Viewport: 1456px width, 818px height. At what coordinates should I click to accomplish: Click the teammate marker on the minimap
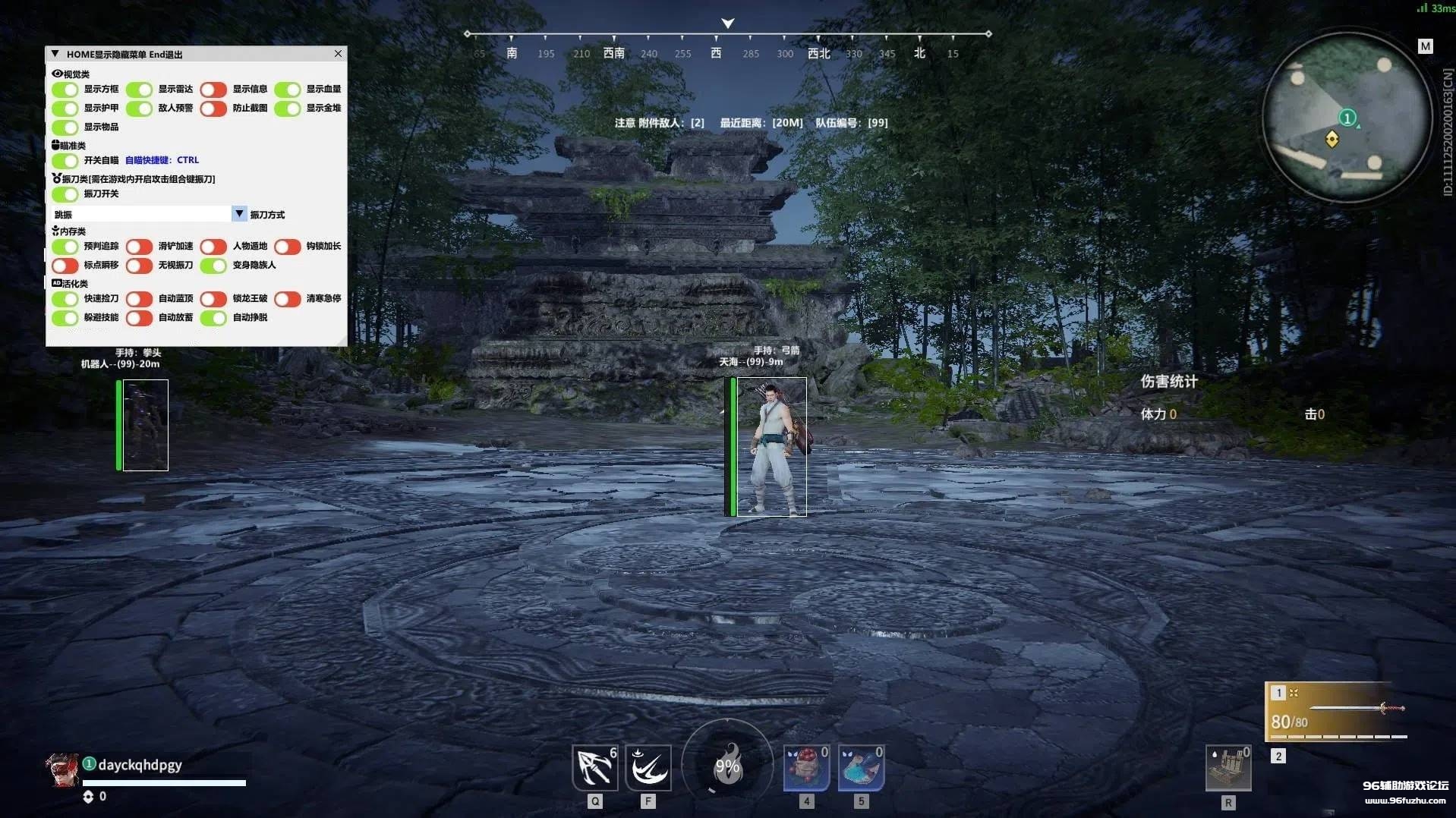[1347, 118]
